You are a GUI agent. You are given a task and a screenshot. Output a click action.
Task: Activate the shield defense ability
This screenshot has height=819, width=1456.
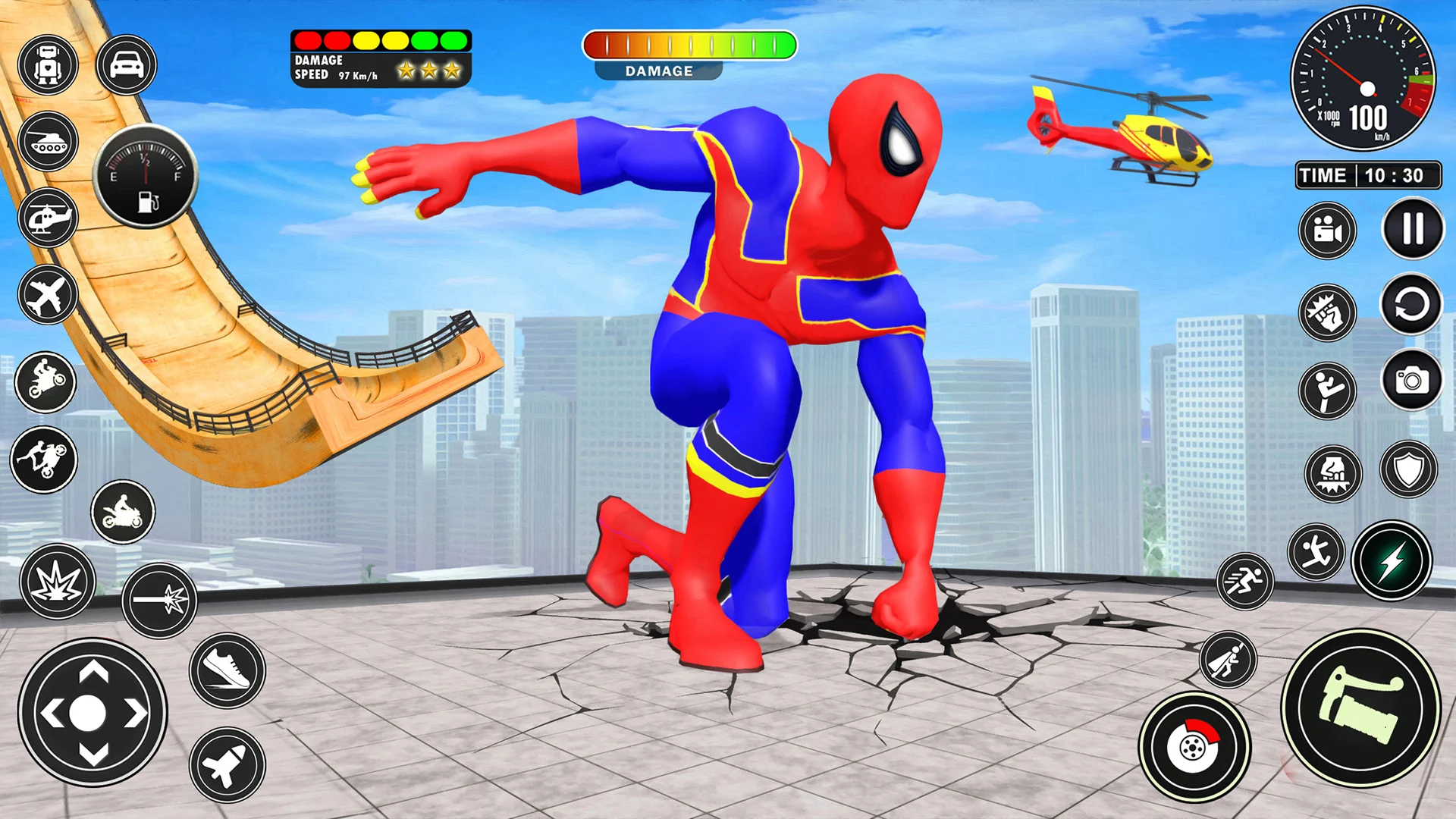(1408, 470)
